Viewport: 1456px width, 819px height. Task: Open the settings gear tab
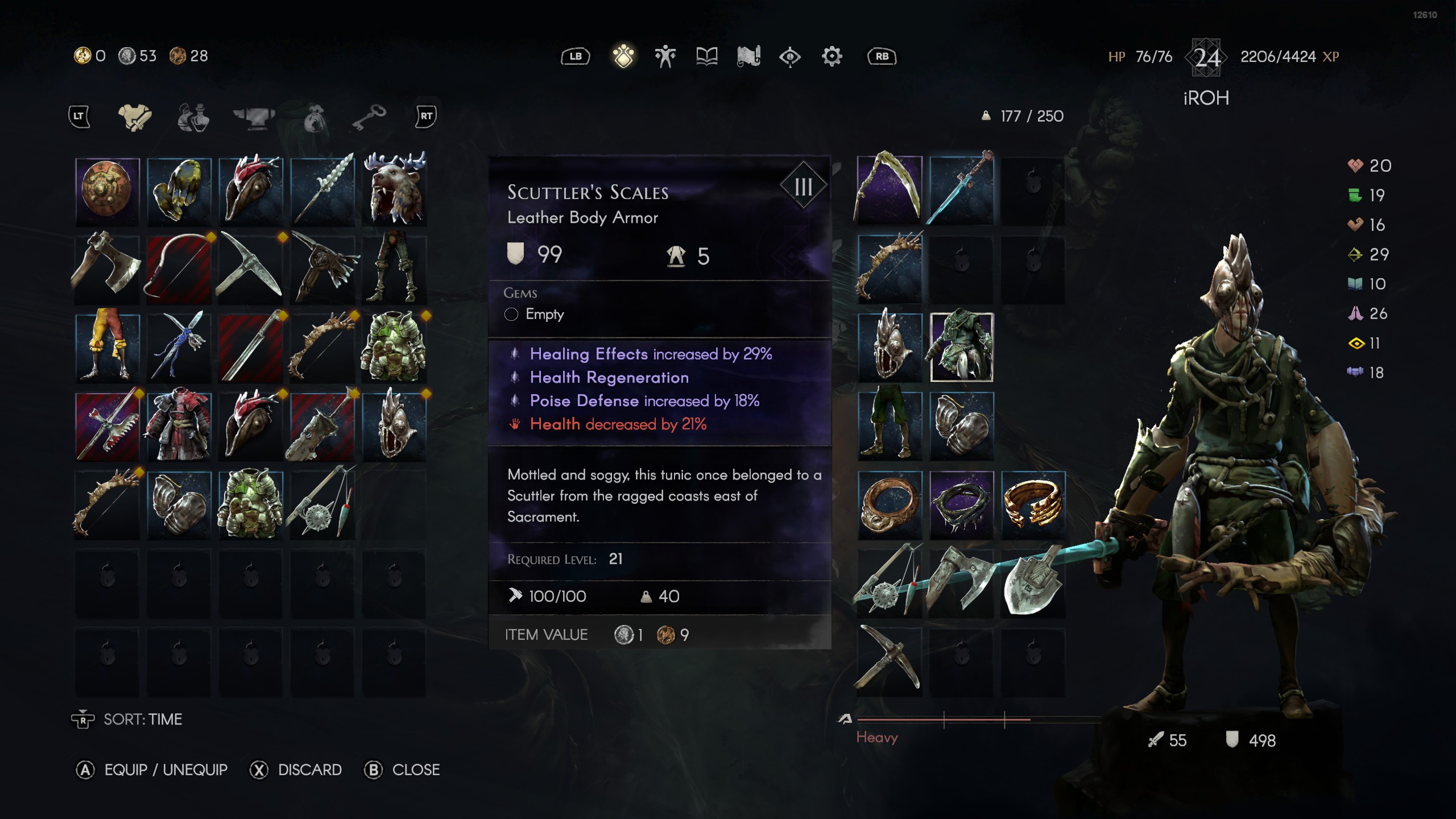[832, 56]
